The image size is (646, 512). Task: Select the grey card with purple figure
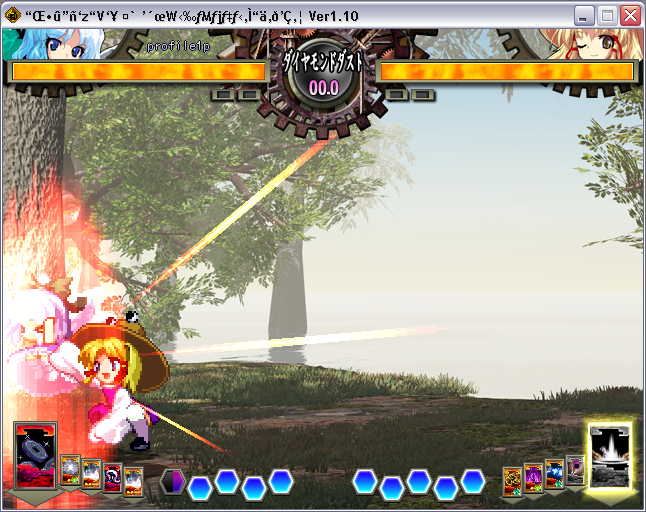(x=575, y=469)
